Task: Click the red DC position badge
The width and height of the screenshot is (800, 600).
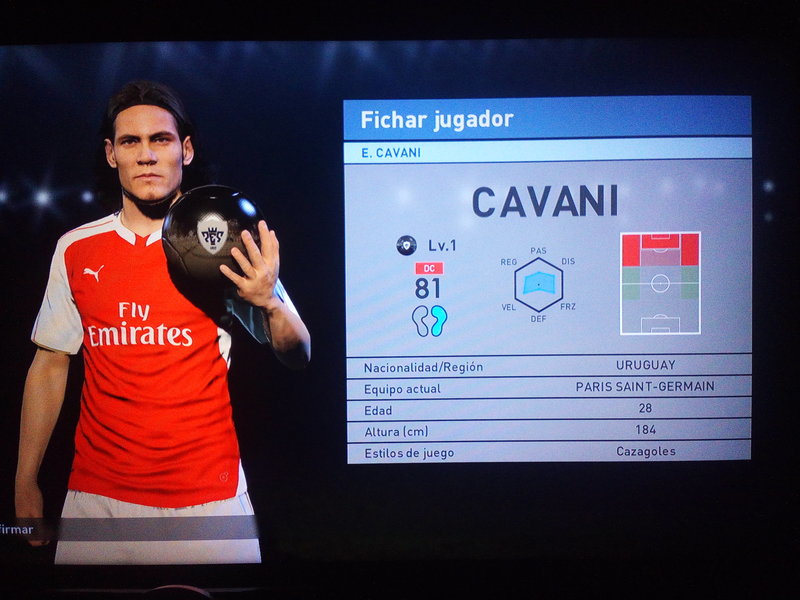Action: point(429,268)
